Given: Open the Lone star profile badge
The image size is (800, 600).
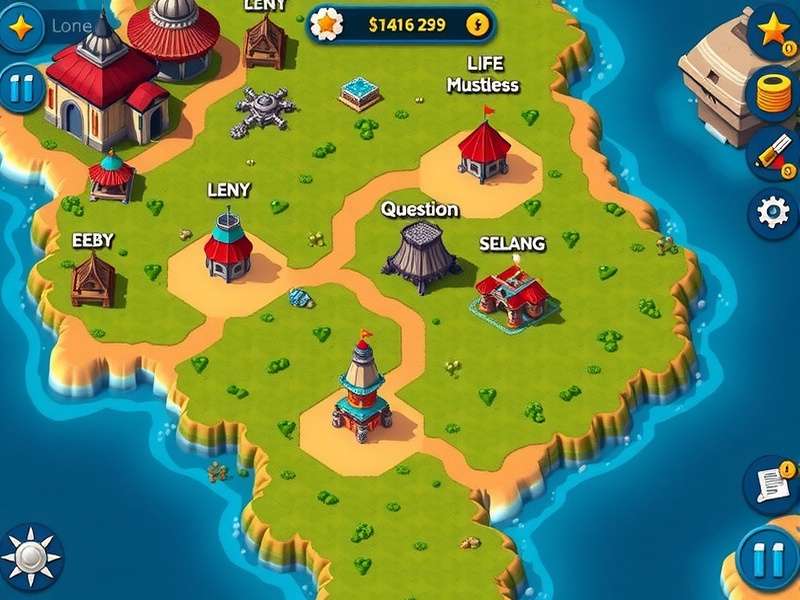Looking at the screenshot, I should [20, 25].
